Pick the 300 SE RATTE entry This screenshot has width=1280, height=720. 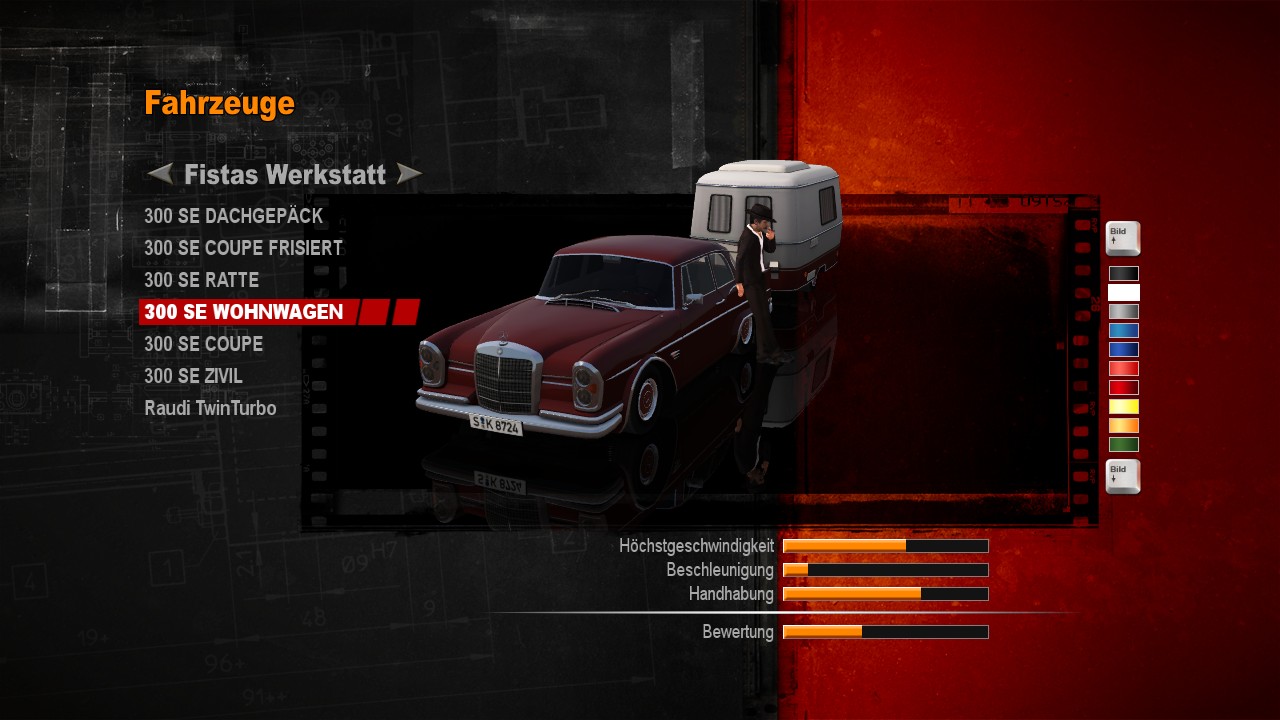(201, 280)
